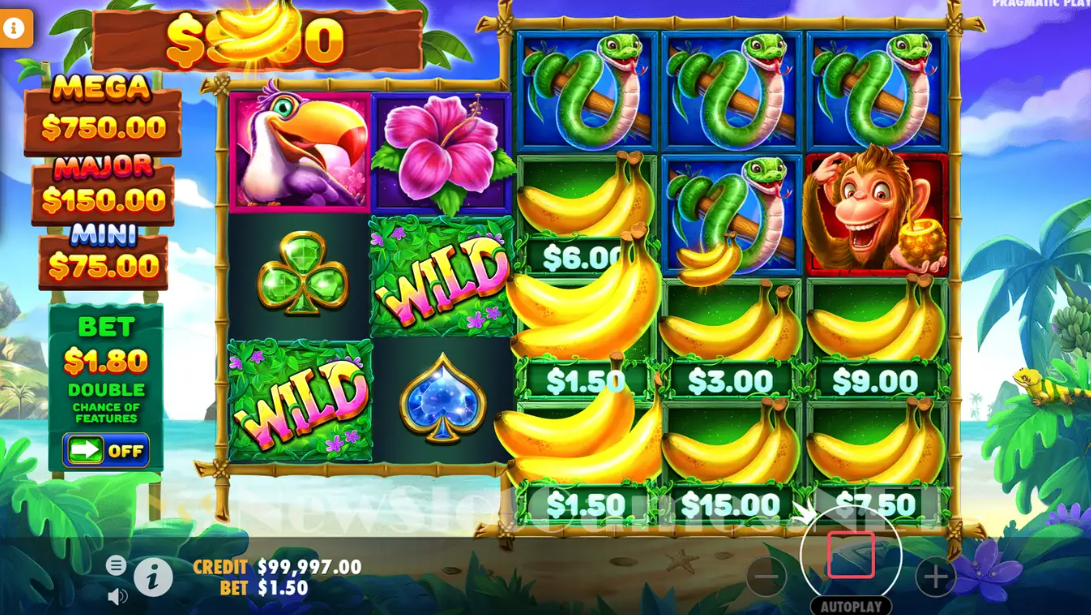Viewport: 1091px width, 615px height.
Task: Show the paytable via the round info icon
Action: (153, 577)
